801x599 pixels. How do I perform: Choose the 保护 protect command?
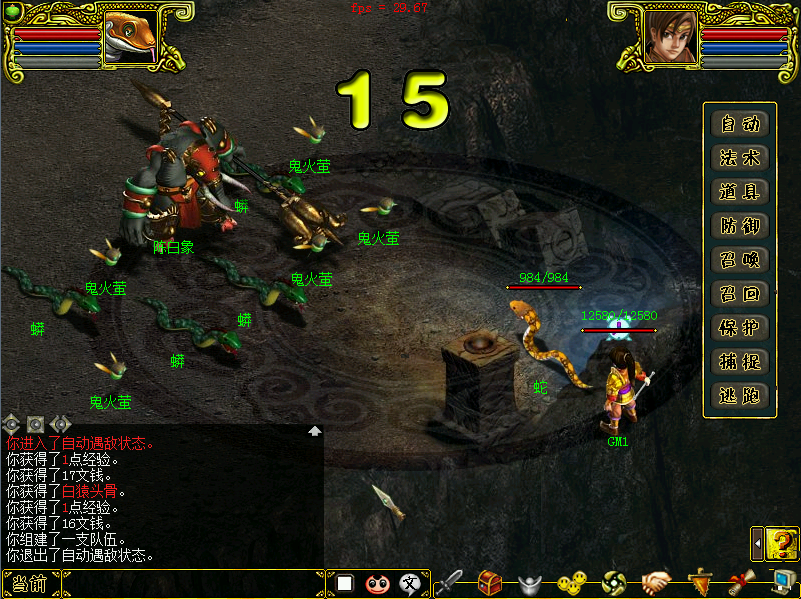[x=740, y=328]
